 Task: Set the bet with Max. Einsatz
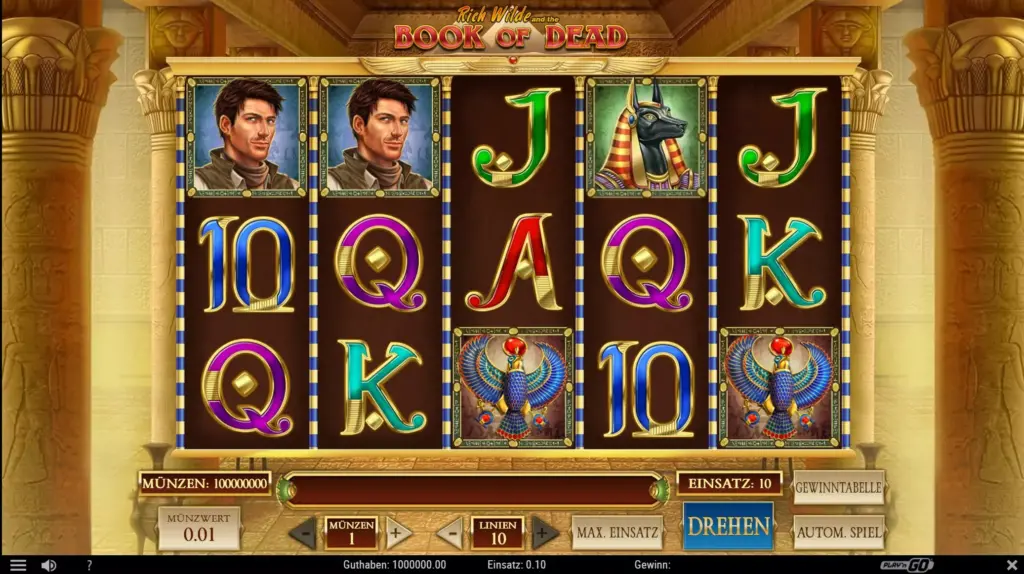[x=617, y=532]
